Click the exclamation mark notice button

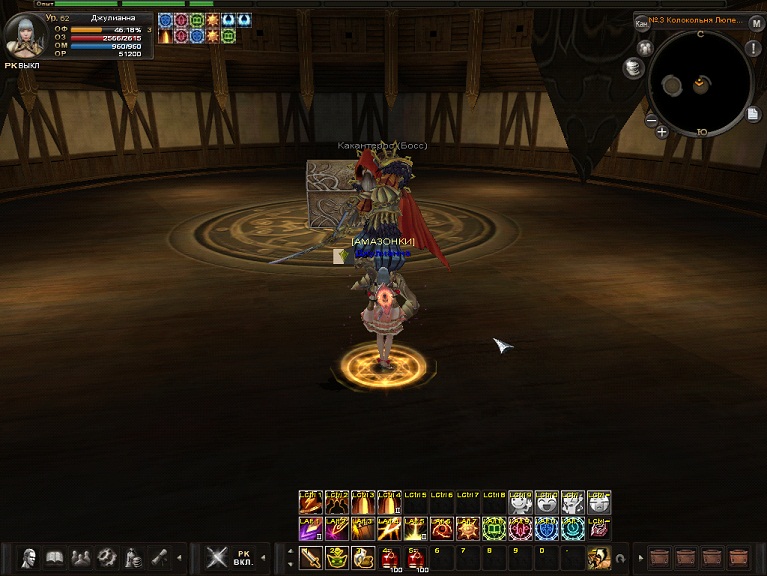753,48
